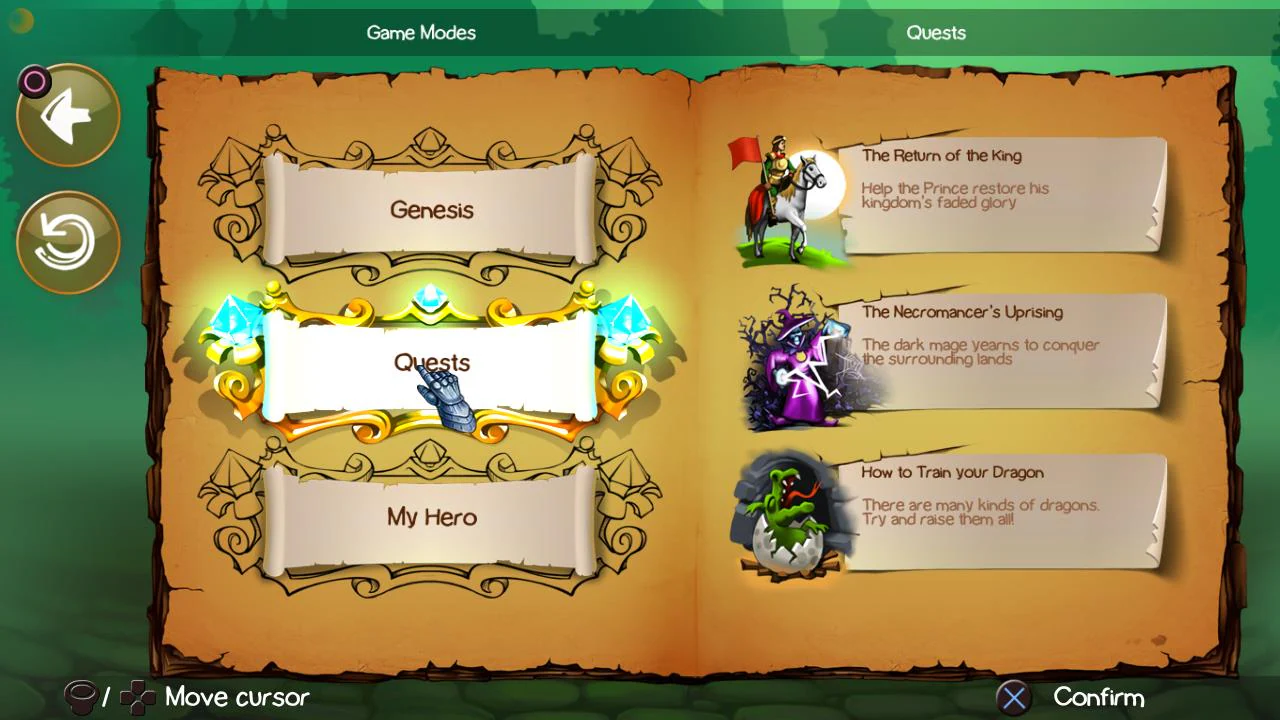Click the touchpad icon beside Move cursor
This screenshot has width=1280, height=720.
pos(82,697)
